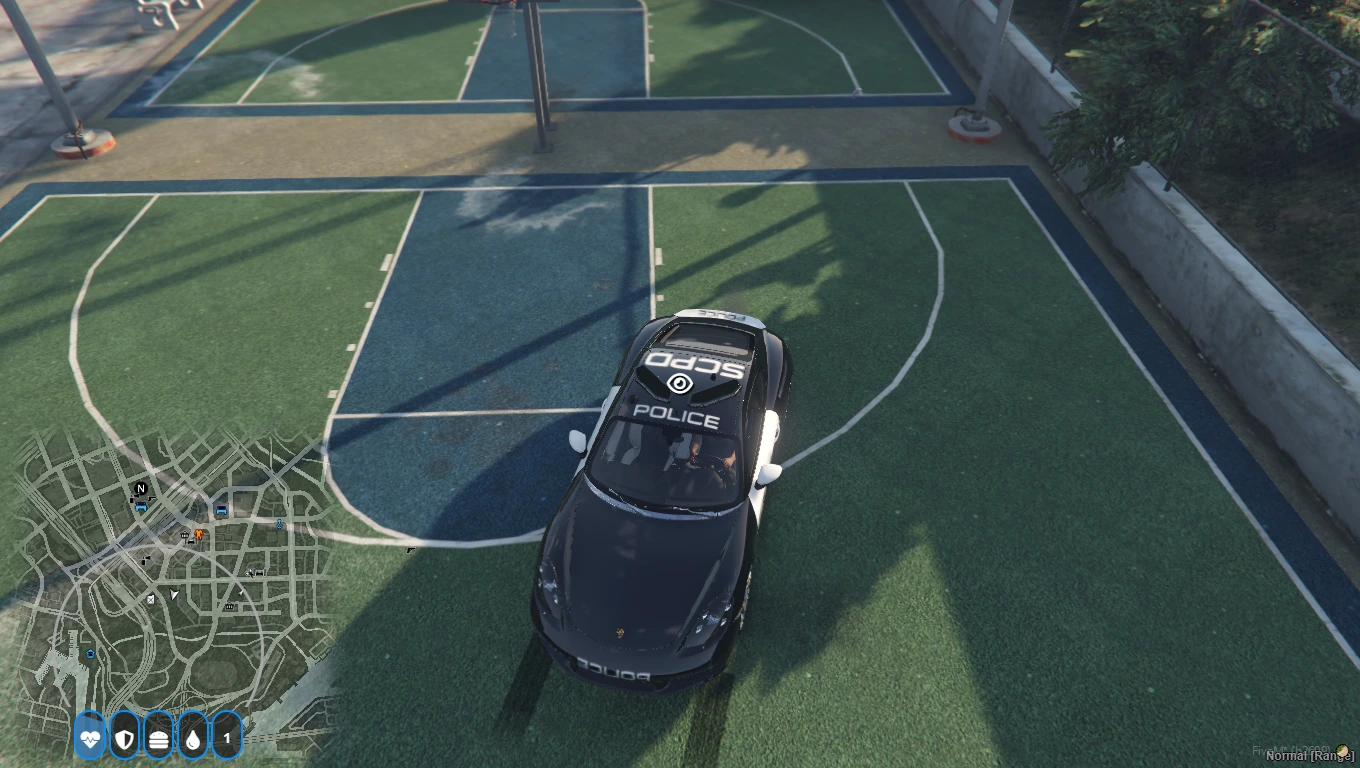The image size is (1360, 768).
Task: Select the north N marker on minimap
Action: click(141, 489)
